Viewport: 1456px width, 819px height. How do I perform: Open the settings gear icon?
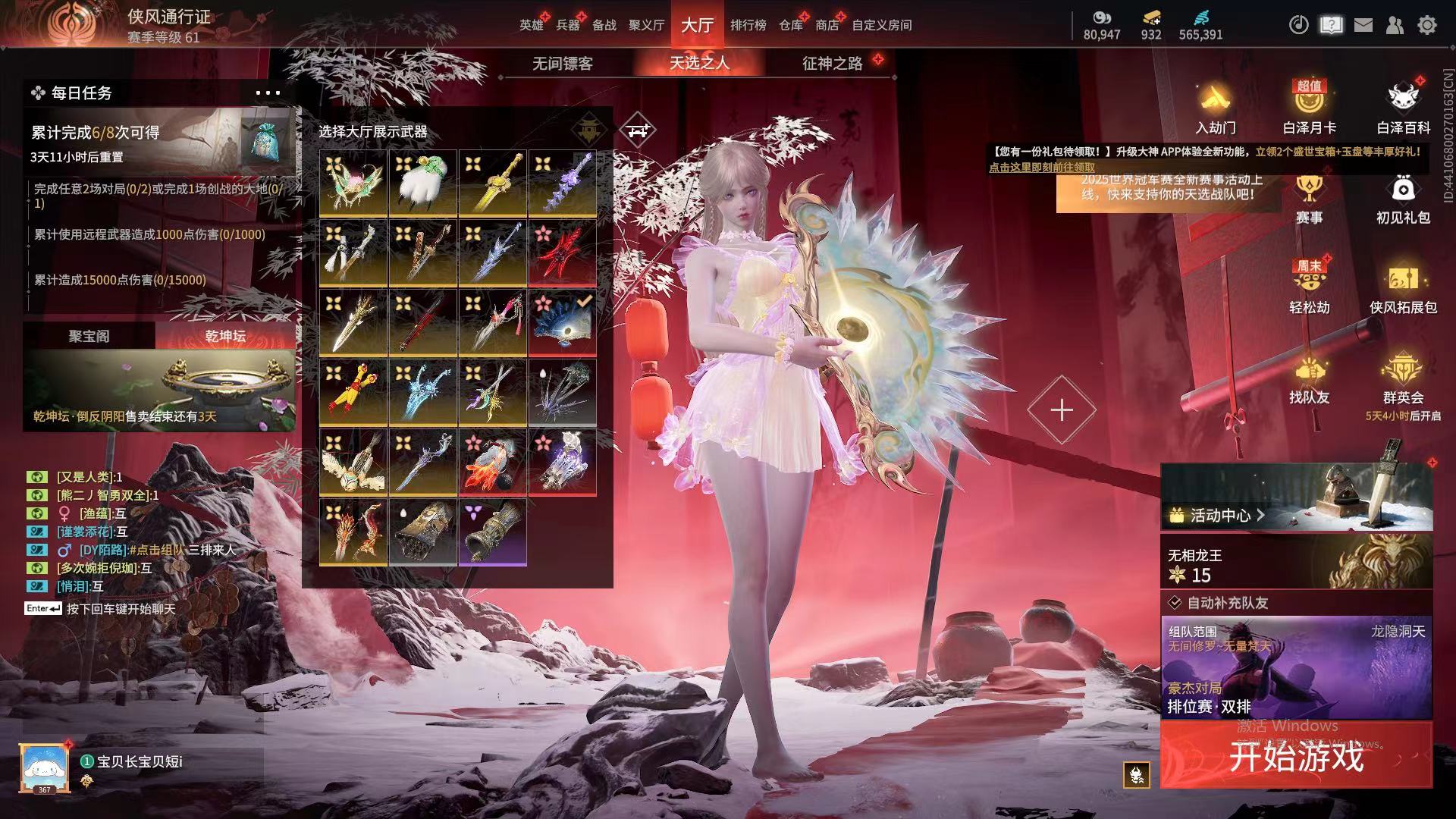(1427, 25)
